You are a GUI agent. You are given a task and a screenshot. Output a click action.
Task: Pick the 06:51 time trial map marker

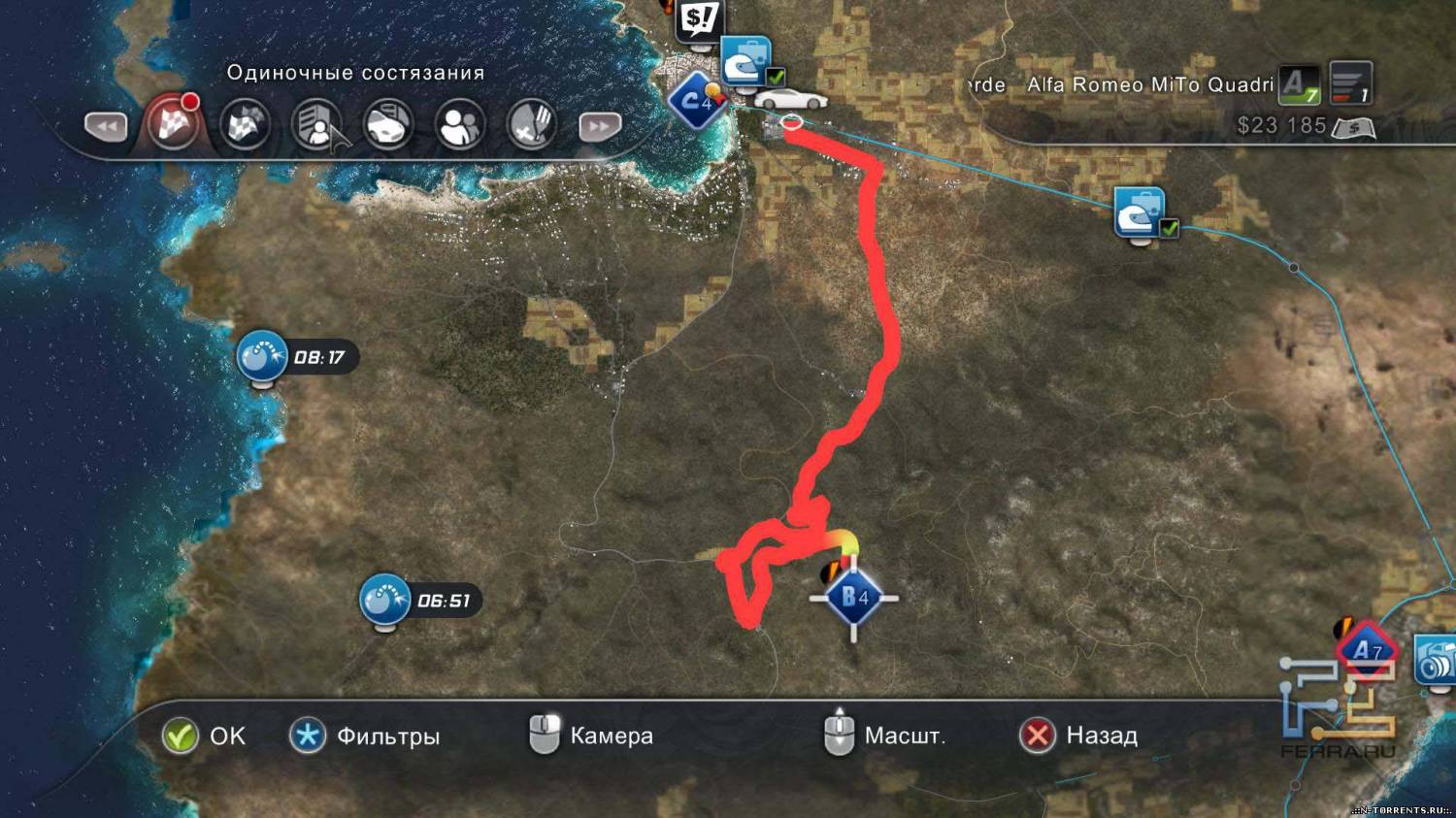[x=384, y=600]
